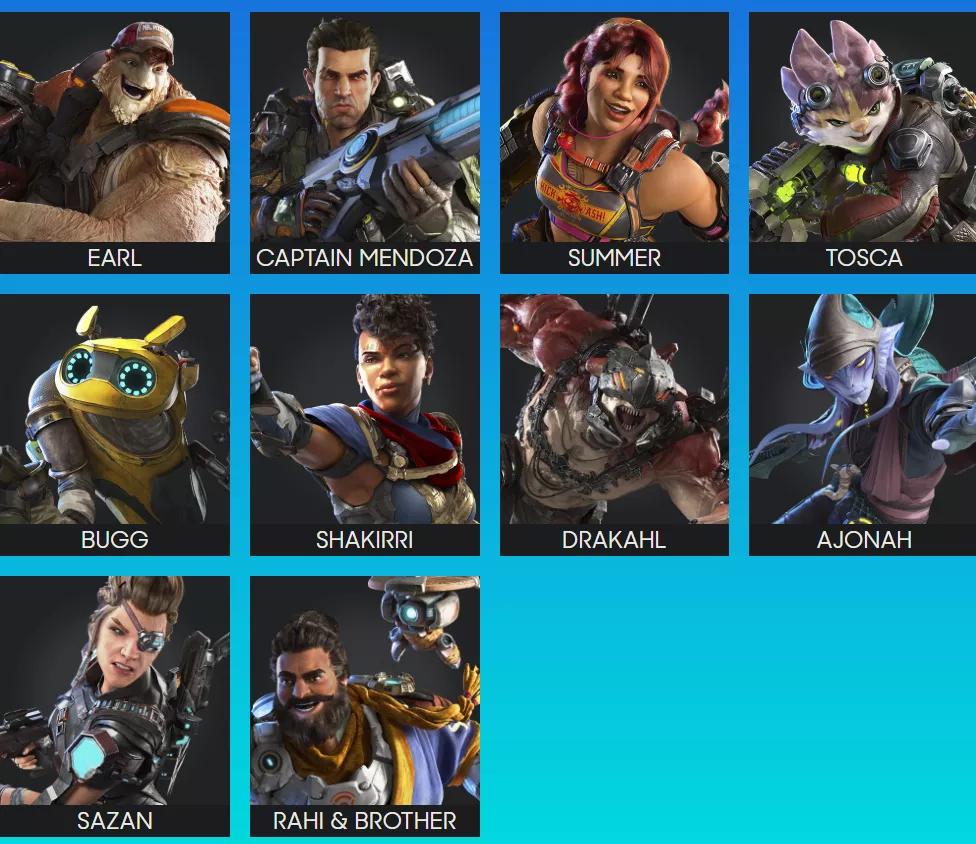This screenshot has width=976, height=844.
Task: Select Ajonah from the roster
Action: click(863, 424)
